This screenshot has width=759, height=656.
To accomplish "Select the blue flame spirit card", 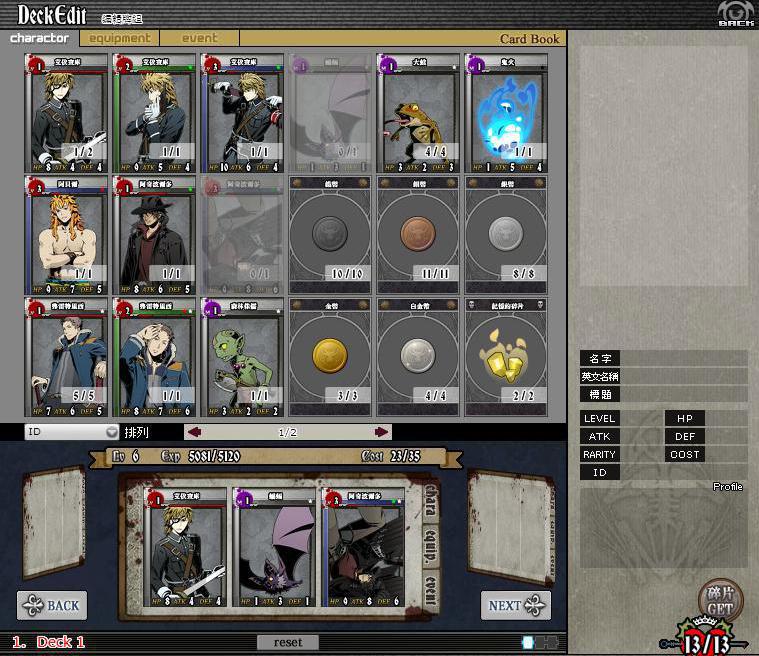I will [x=506, y=113].
